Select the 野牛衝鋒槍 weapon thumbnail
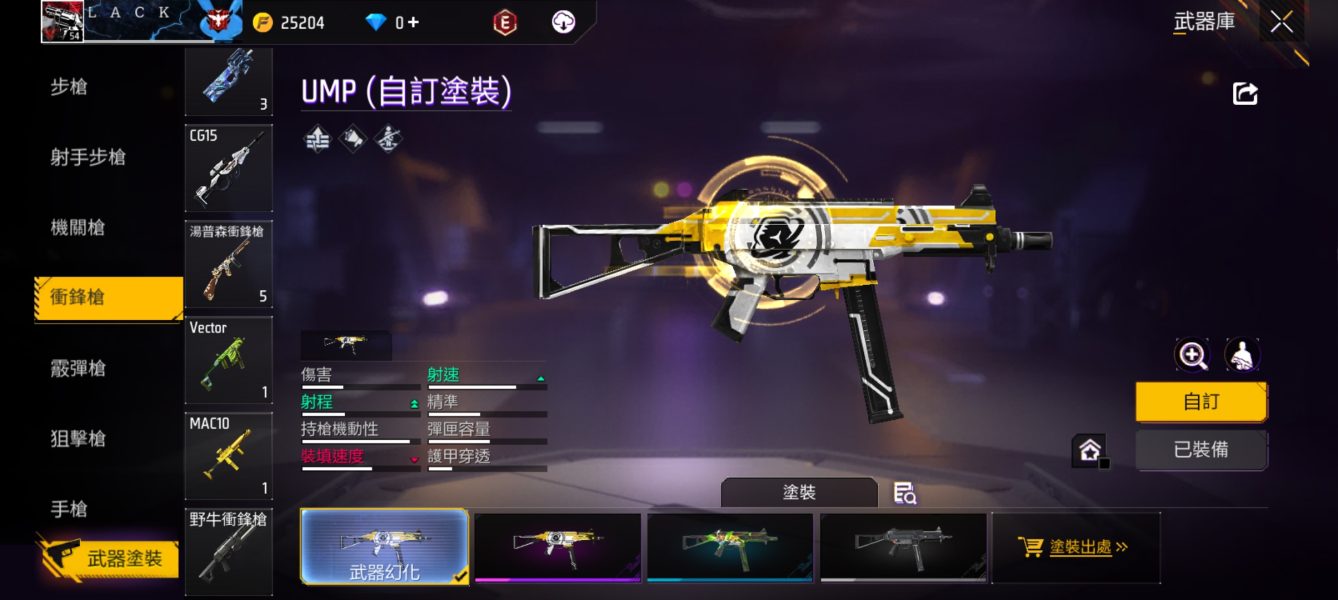This screenshot has width=1338, height=600. (x=228, y=550)
